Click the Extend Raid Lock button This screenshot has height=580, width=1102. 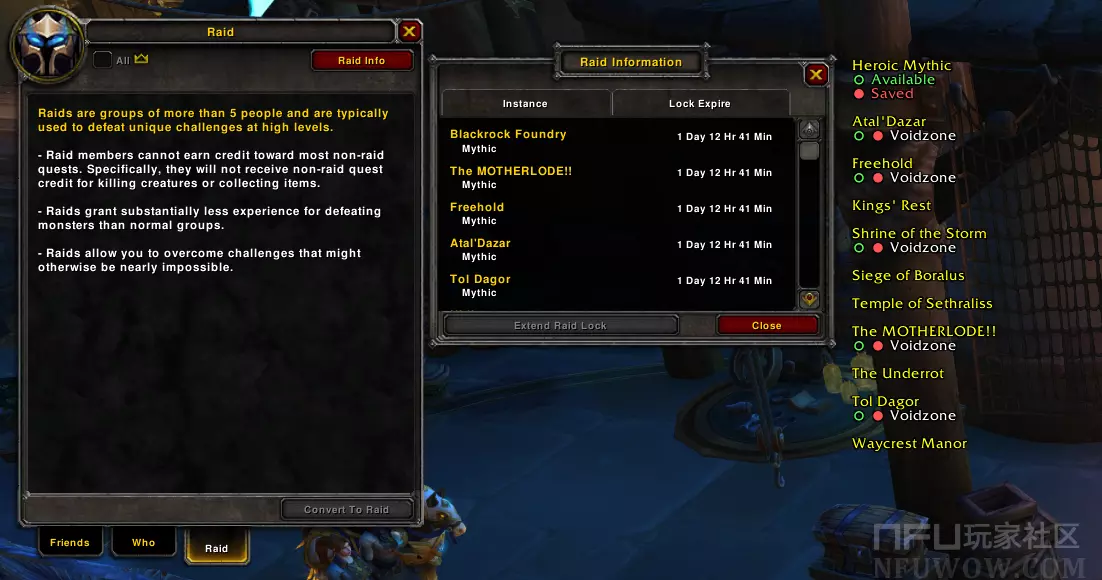click(560, 325)
